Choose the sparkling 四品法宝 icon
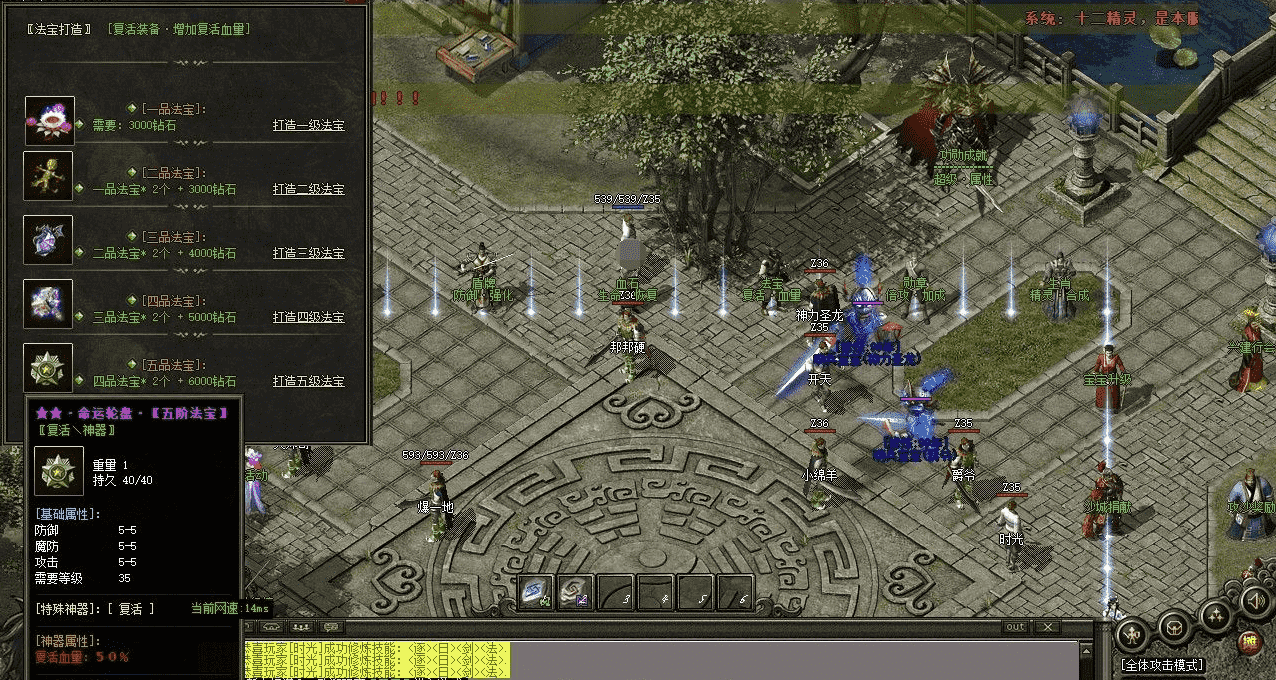This screenshot has height=680, width=1276. tap(49, 304)
